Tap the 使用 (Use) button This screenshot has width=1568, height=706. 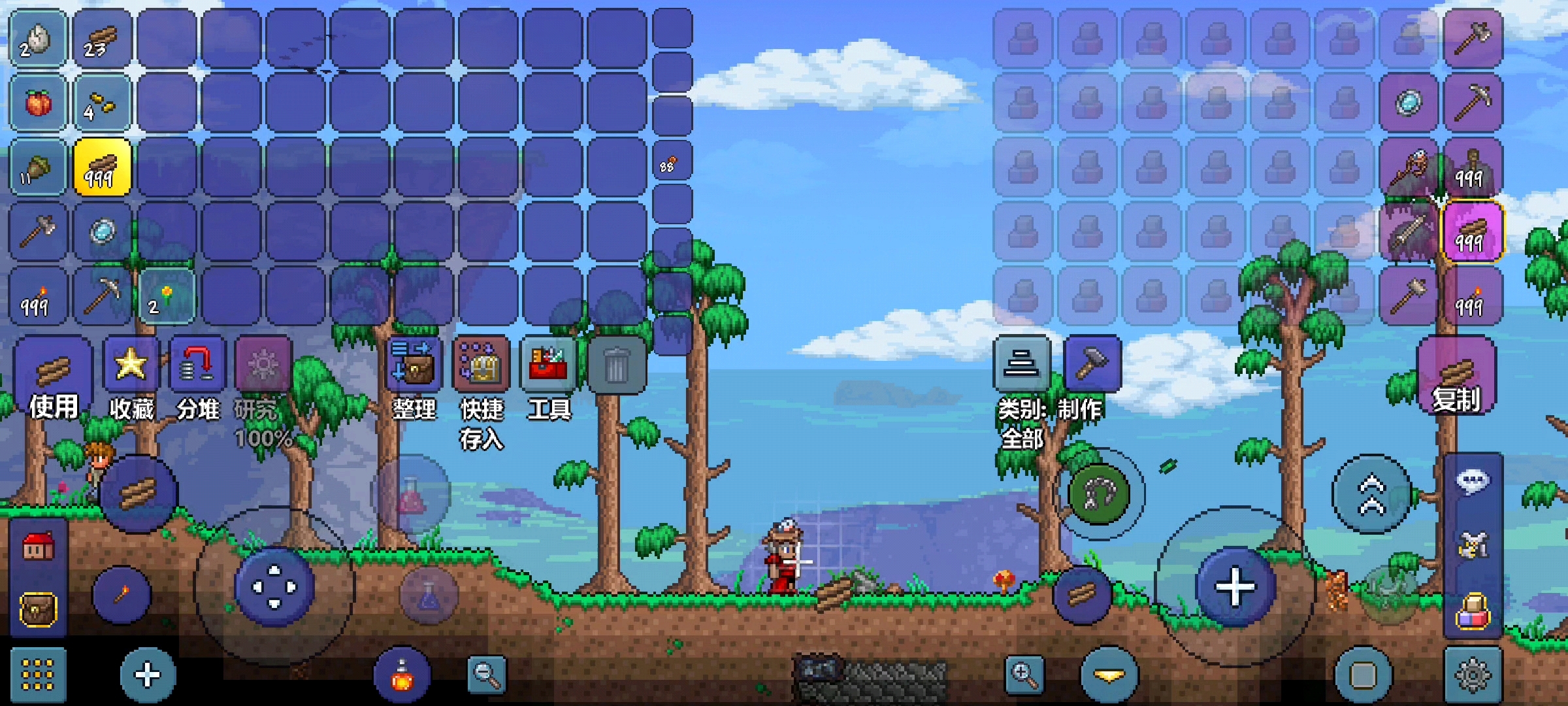(x=52, y=379)
